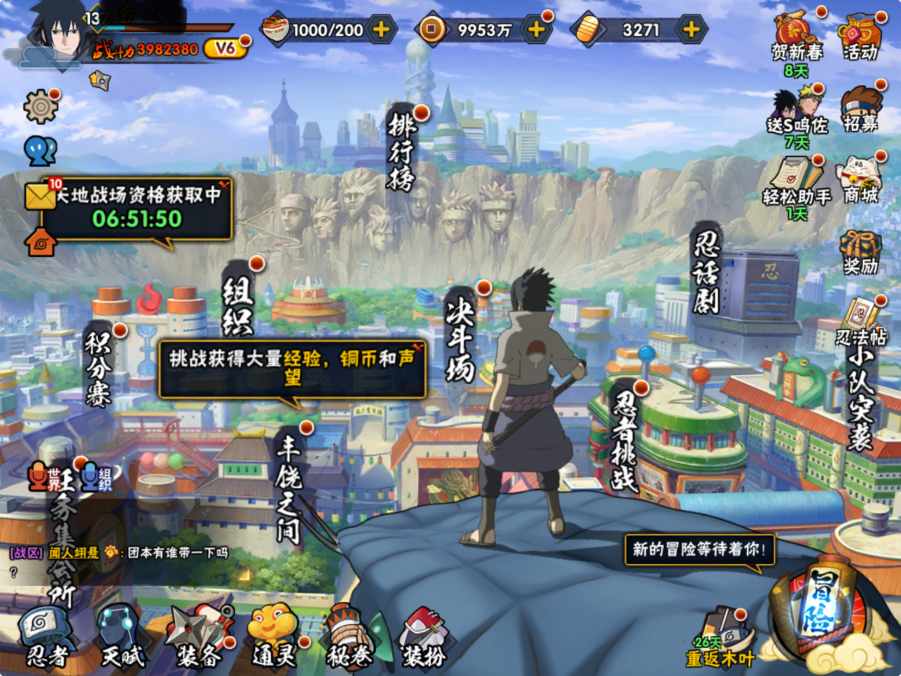Open the 忍者 ninja menu
The image size is (901, 676).
[46, 634]
